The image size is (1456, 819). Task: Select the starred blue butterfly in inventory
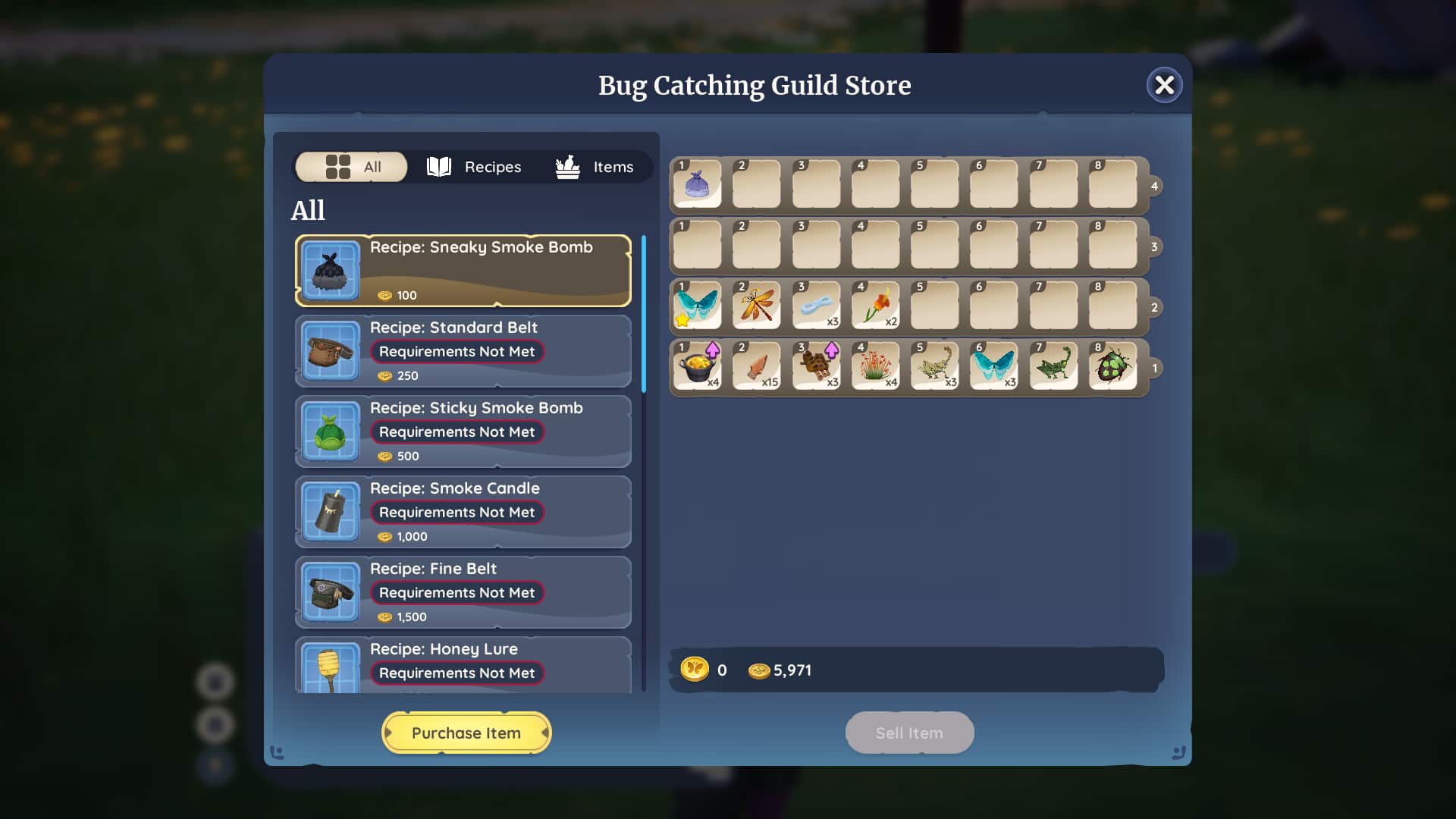[697, 306]
